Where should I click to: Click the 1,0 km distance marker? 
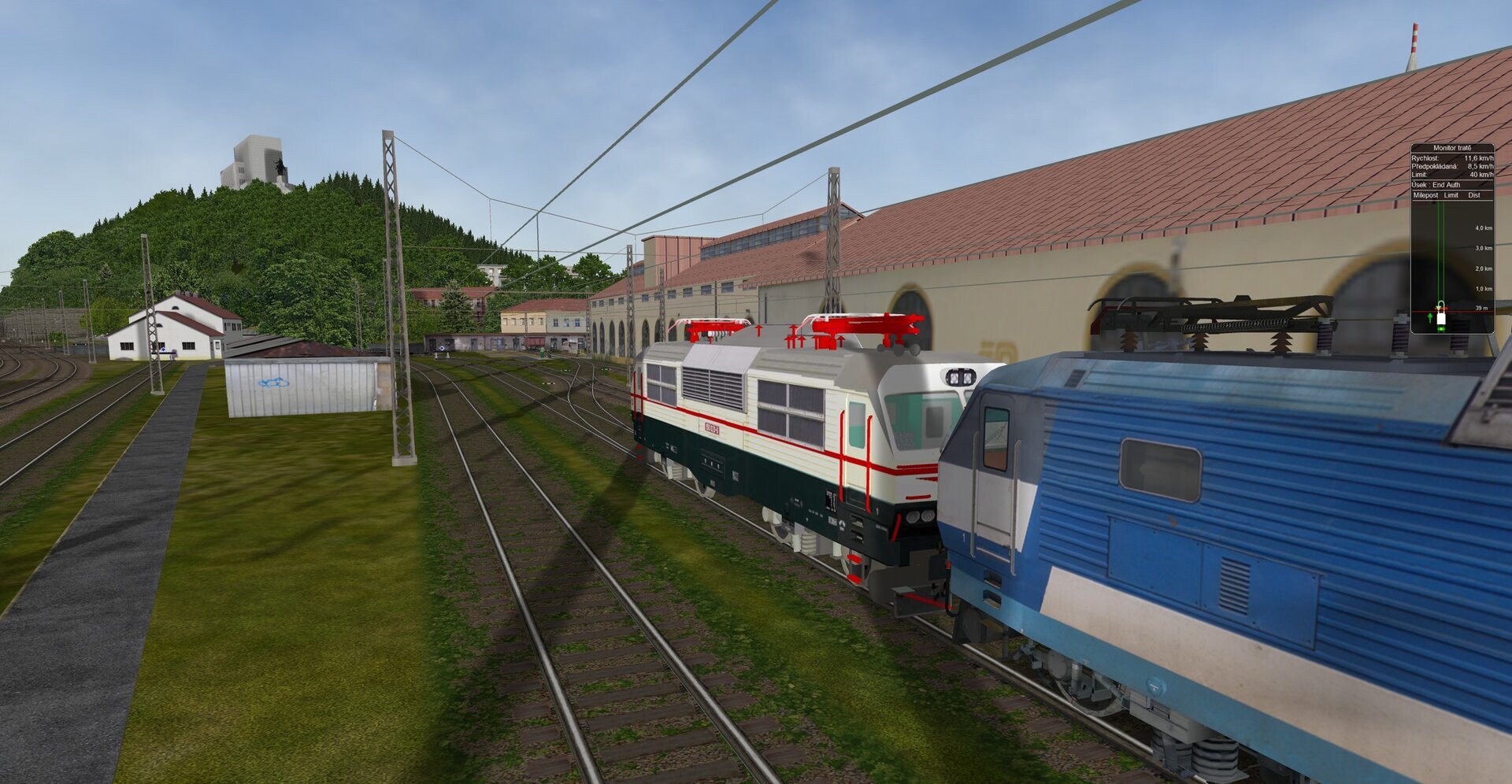1483,288
